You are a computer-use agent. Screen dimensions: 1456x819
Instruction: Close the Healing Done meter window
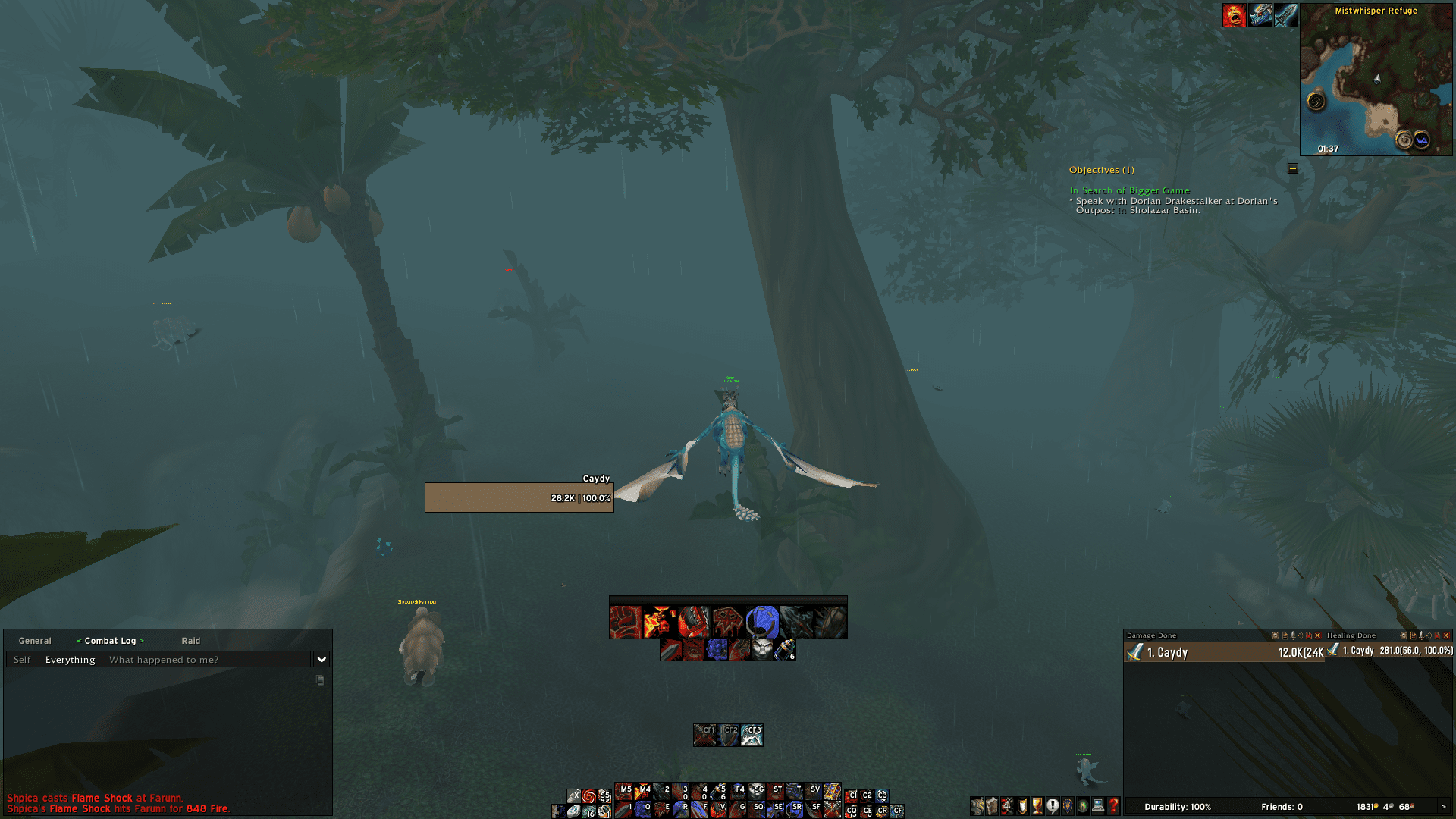pos(1446,635)
